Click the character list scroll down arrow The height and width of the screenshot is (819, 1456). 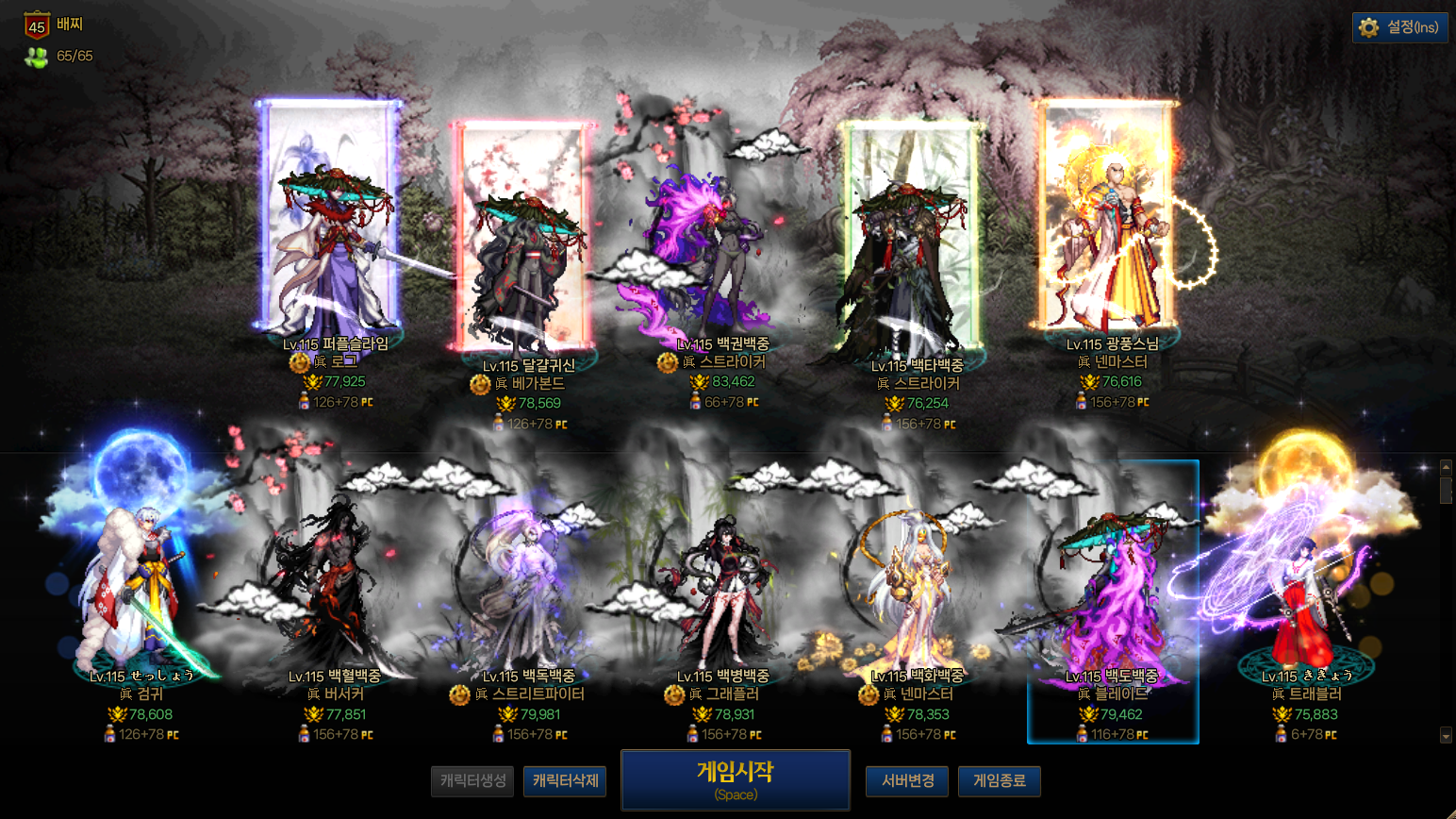pos(1446,735)
